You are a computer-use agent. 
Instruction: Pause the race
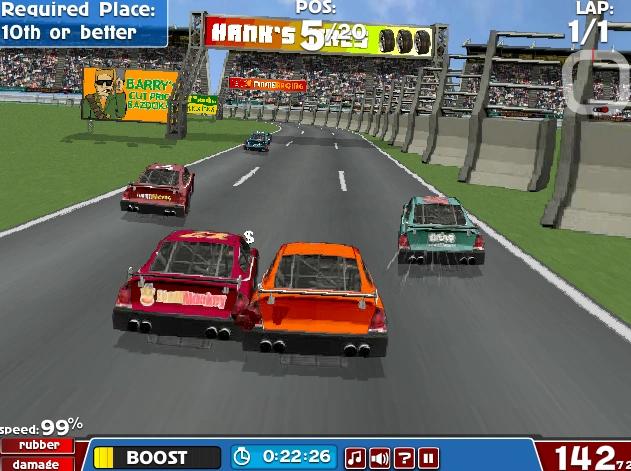429,458
